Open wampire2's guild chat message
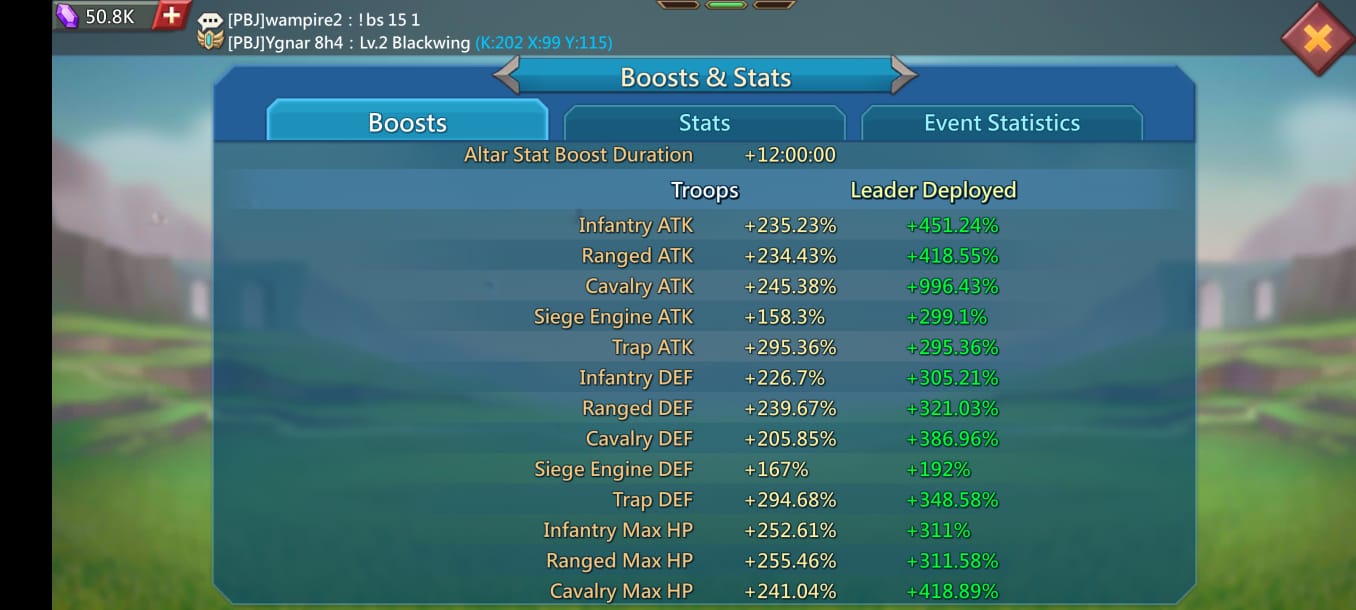The image size is (1356, 610). point(325,20)
